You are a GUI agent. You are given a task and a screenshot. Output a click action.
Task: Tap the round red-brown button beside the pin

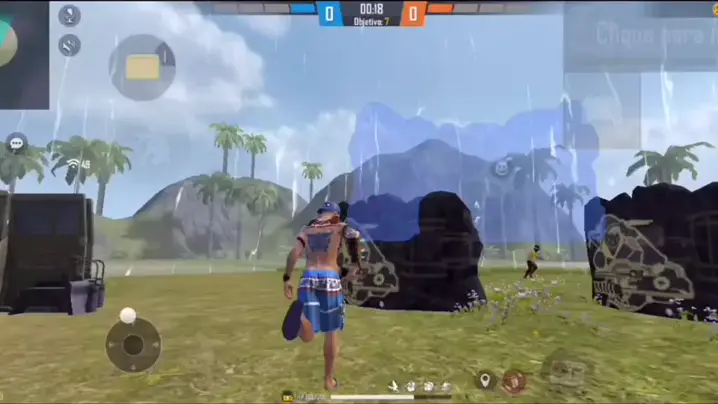tap(514, 380)
